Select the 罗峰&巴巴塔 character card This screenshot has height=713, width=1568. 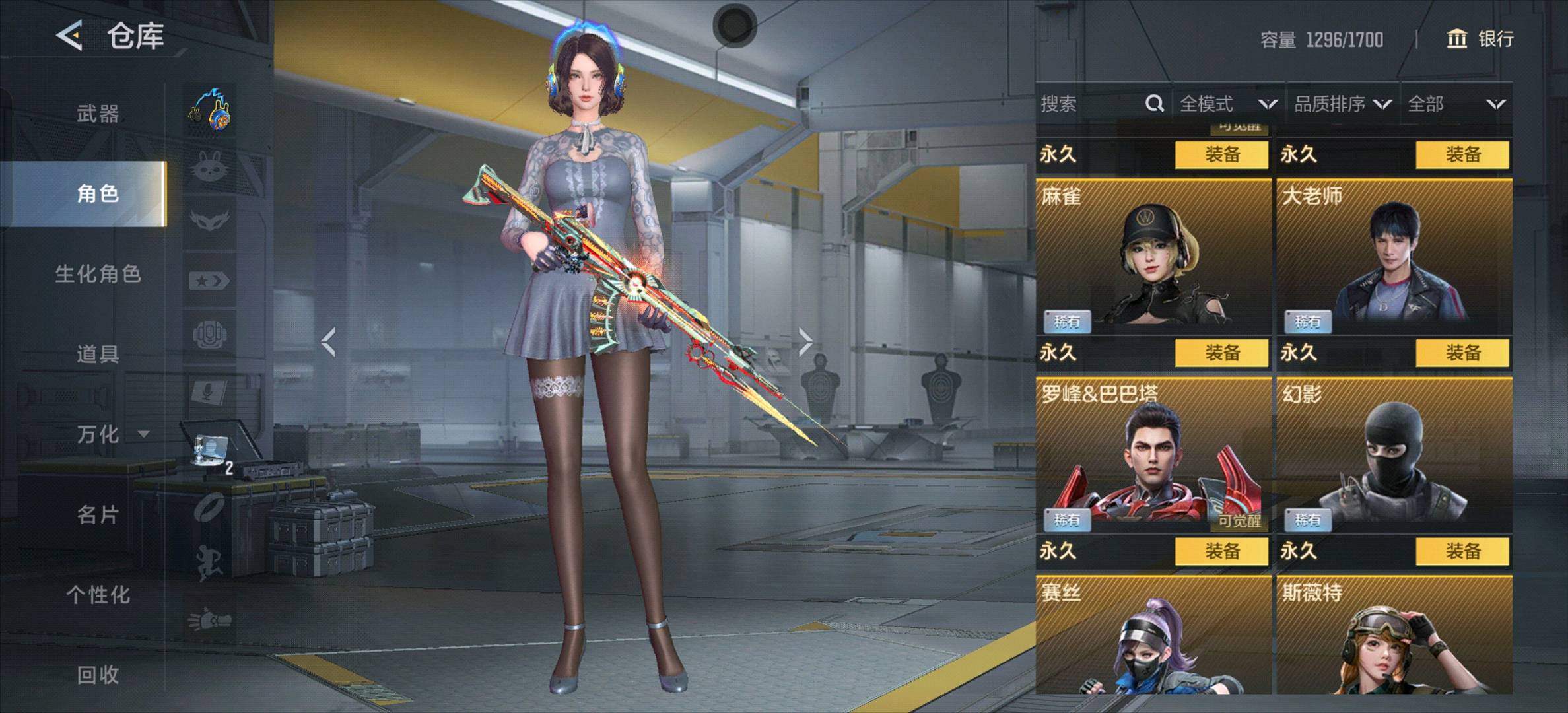tap(1153, 456)
